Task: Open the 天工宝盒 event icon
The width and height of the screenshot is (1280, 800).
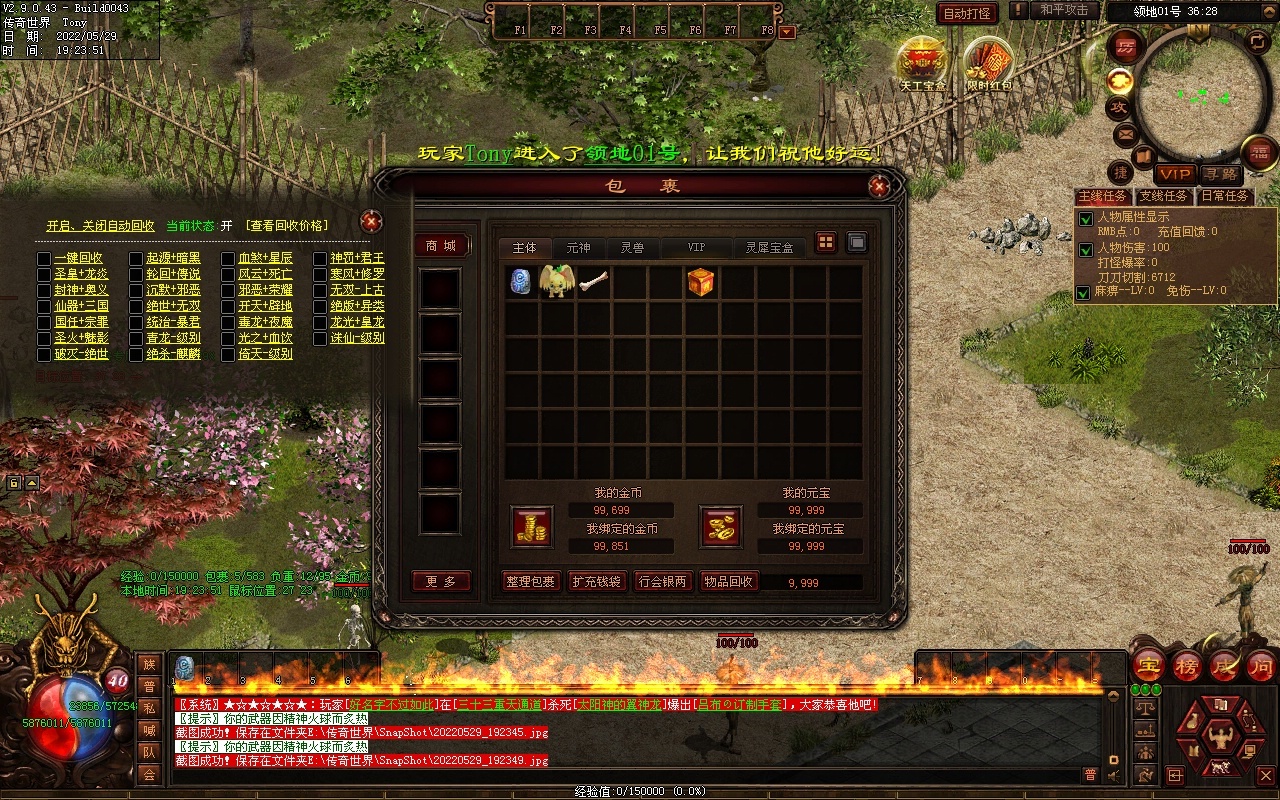Action: point(922,62)
